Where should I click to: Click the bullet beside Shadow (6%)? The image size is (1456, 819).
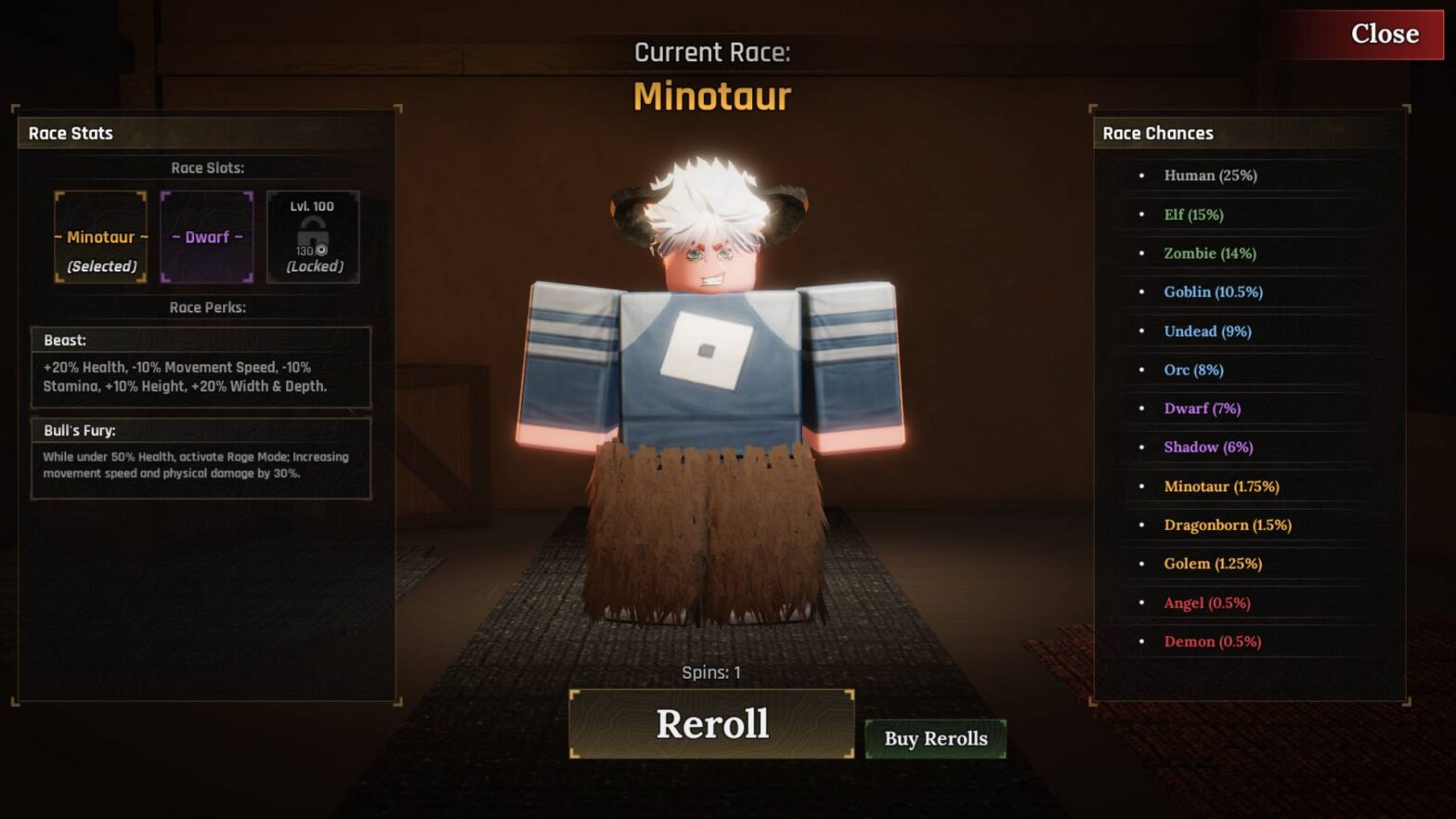[x=1140, y=447]
